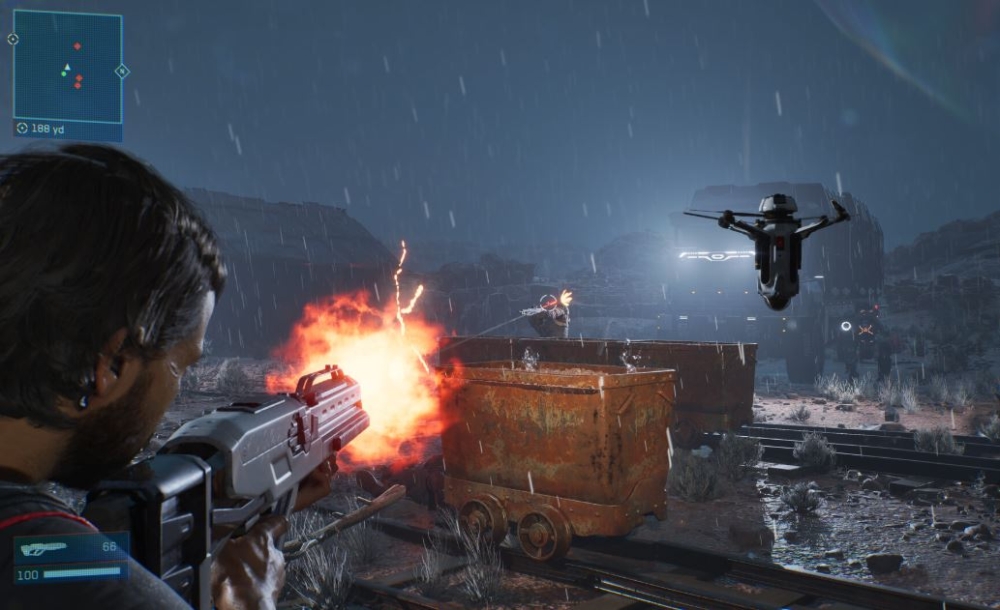Click the equipped rifle weapon icon
This screenshot has height=610, width=1000.
pos(45,548)
